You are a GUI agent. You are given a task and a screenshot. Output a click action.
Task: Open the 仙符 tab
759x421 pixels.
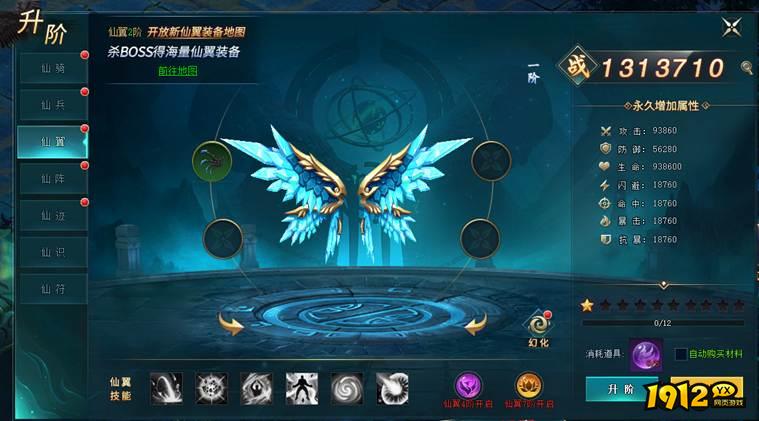[x=52, y=290]
